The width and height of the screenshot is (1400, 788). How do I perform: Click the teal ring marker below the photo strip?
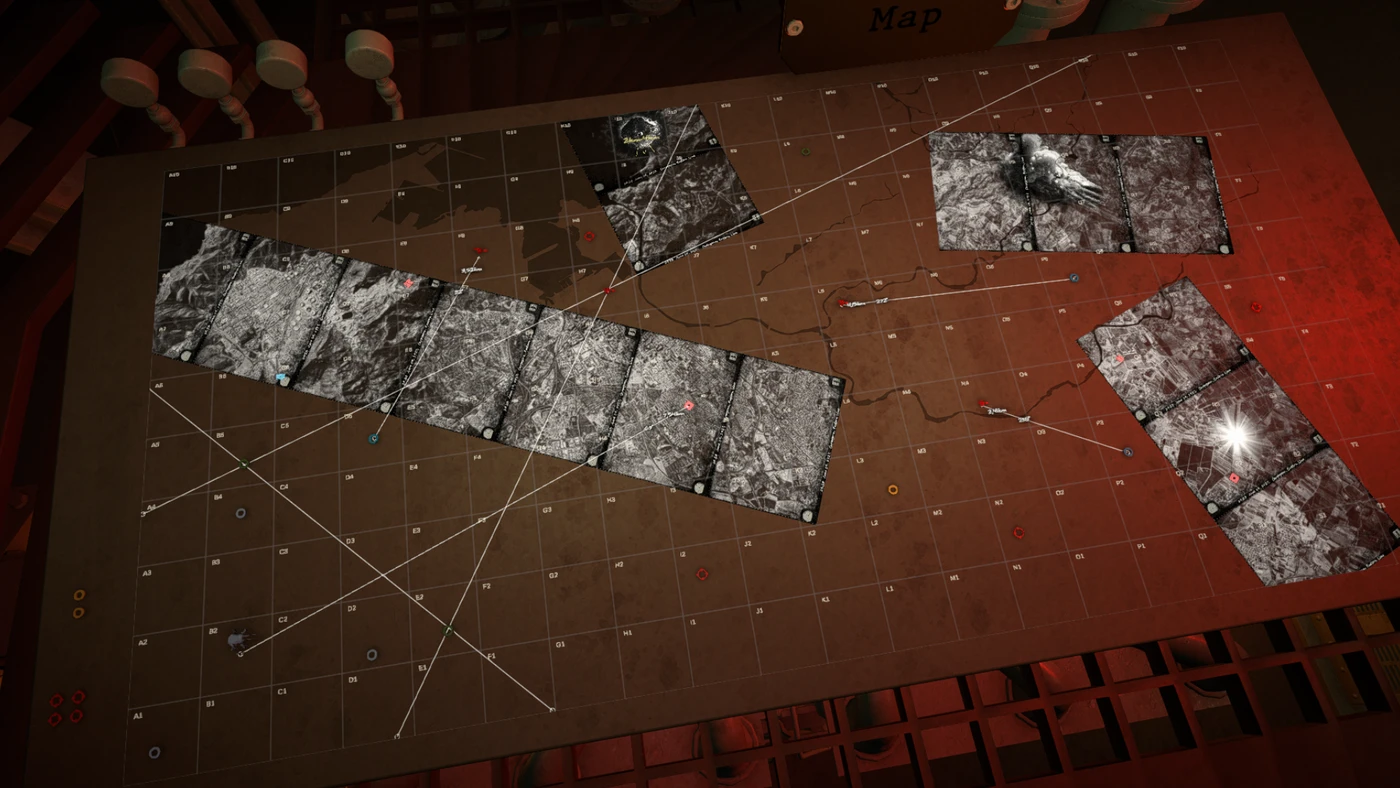click(x=374, y=438)
